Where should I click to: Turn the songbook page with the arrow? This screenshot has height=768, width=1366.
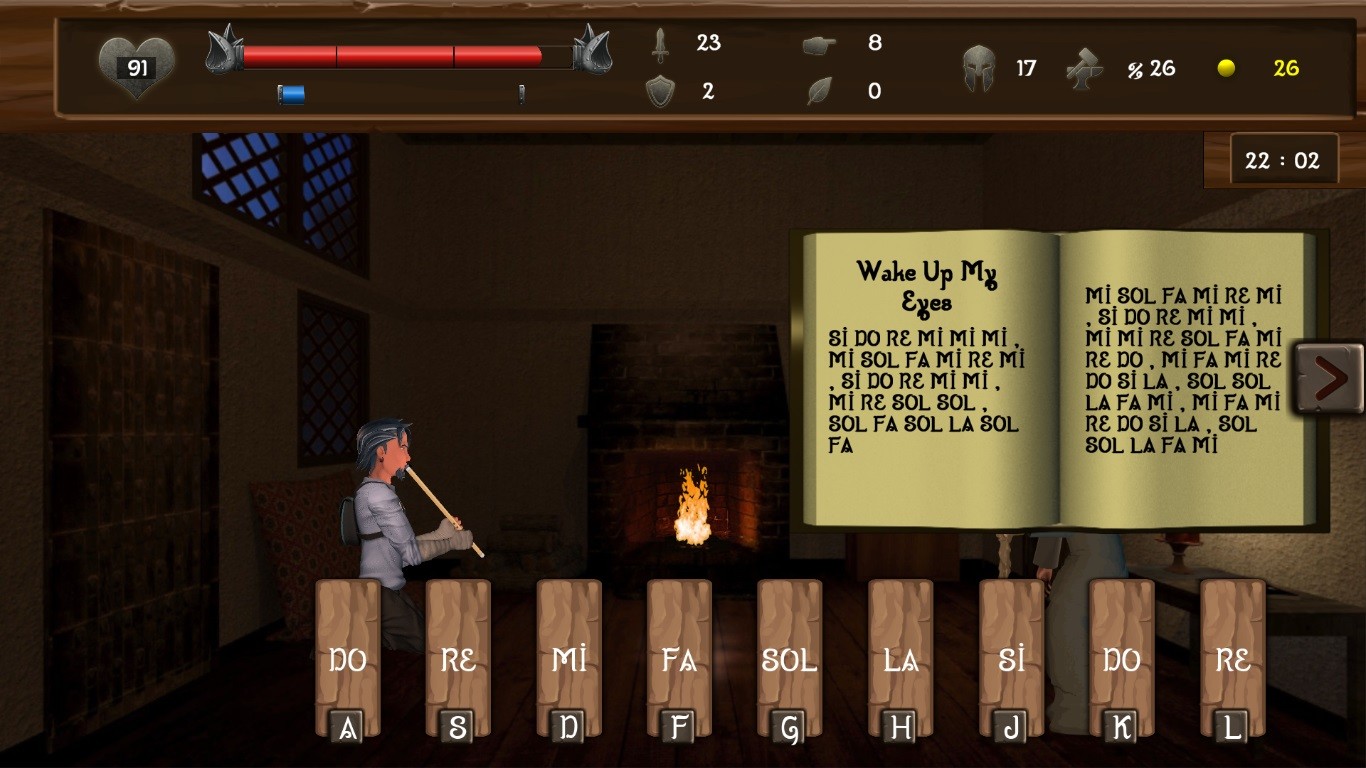1329,377
